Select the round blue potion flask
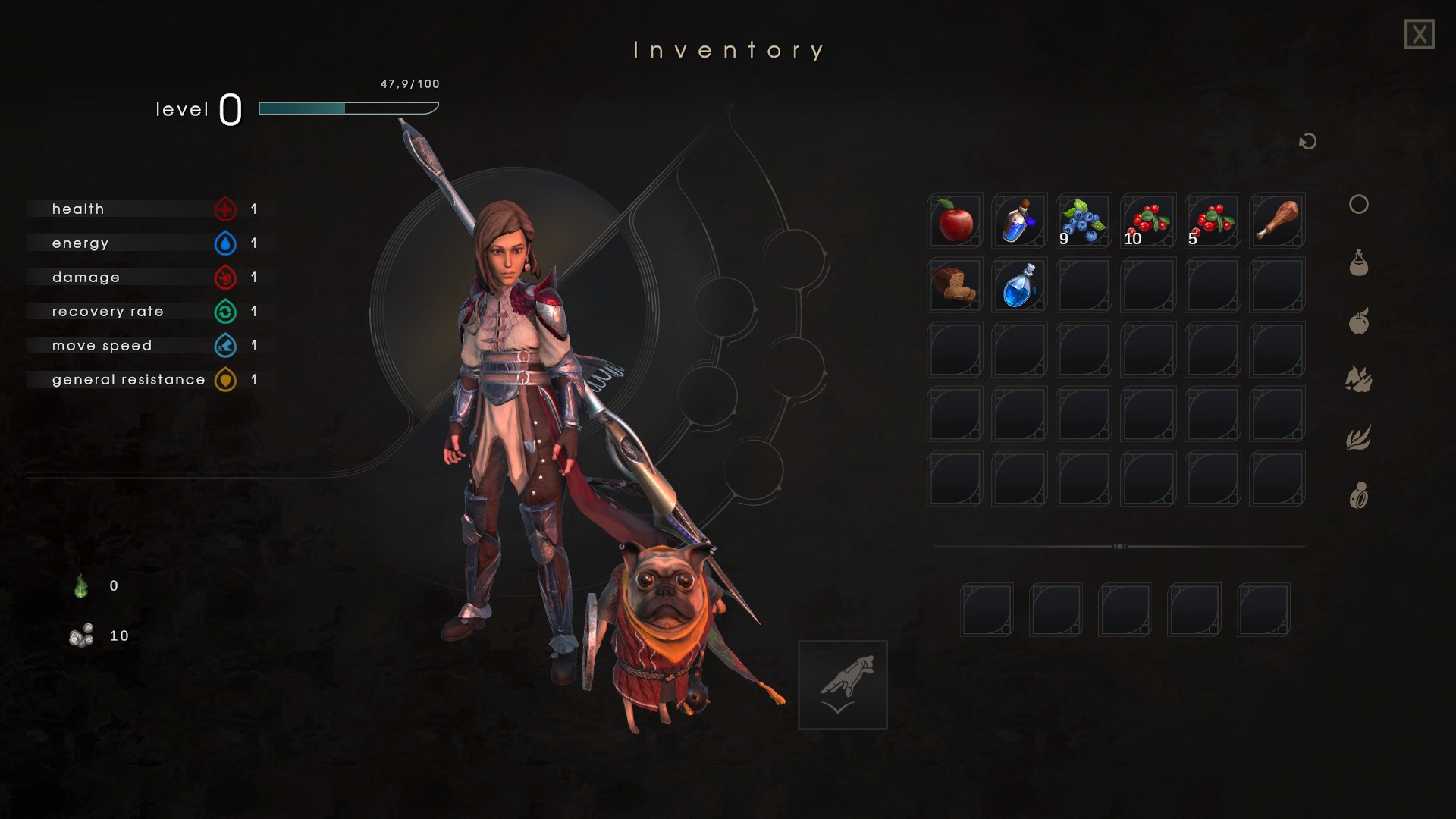This screenshot has height=819, width=1456. pos(1019,285)
